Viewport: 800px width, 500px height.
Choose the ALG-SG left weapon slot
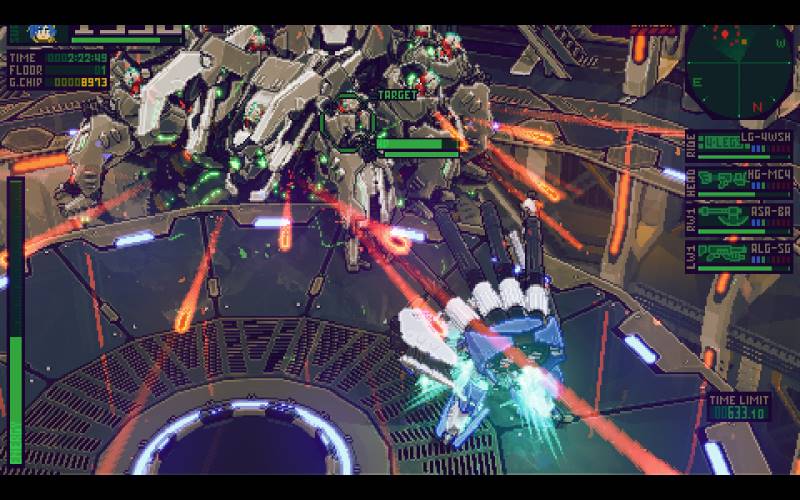point(744,252)
